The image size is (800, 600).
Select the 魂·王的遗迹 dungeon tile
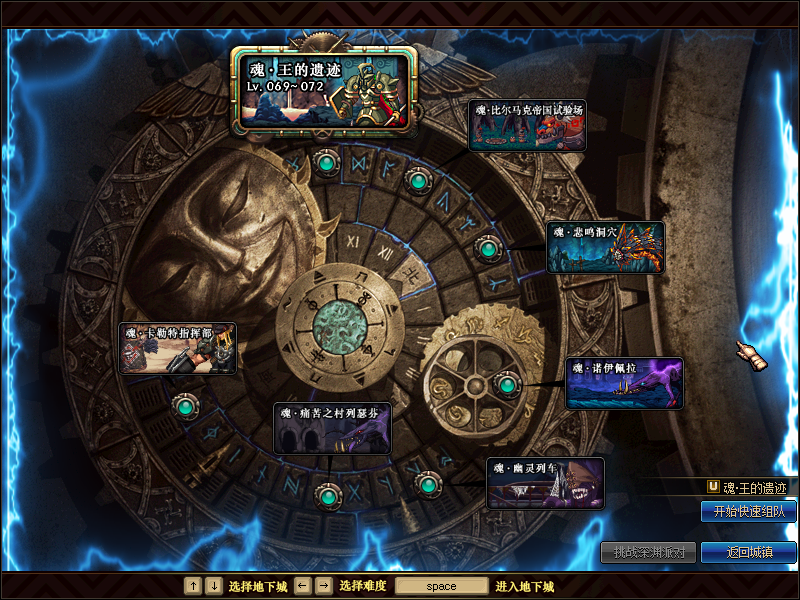[324, 91]
